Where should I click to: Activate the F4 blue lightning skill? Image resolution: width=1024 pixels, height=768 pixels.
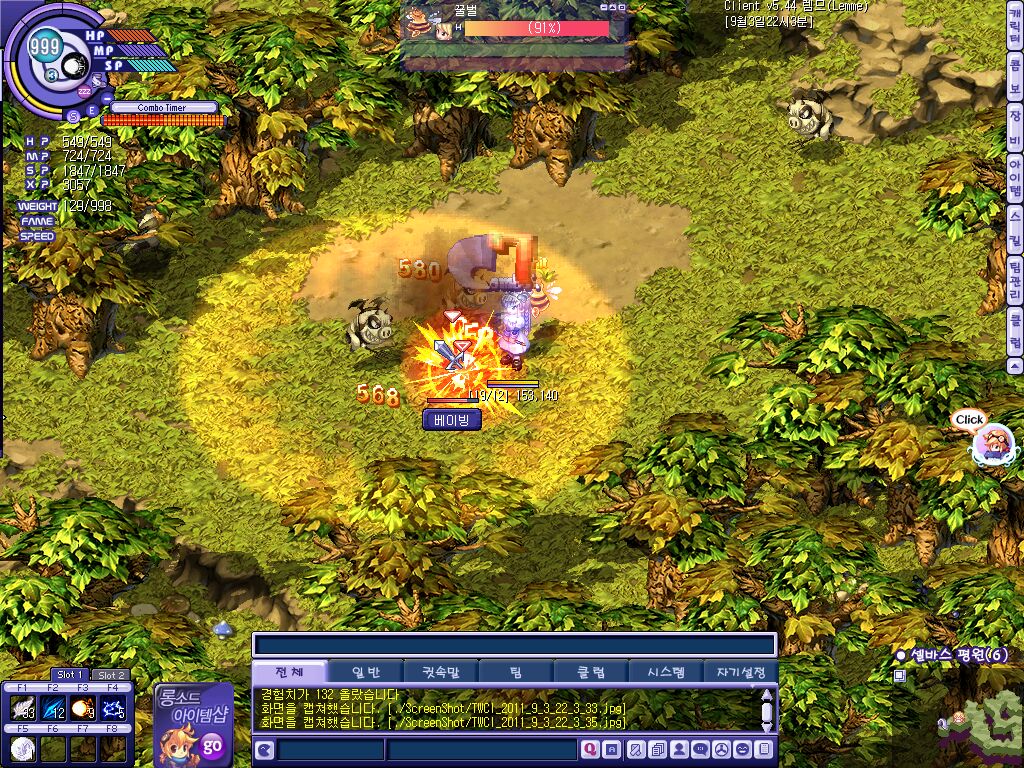click(113, 708)
